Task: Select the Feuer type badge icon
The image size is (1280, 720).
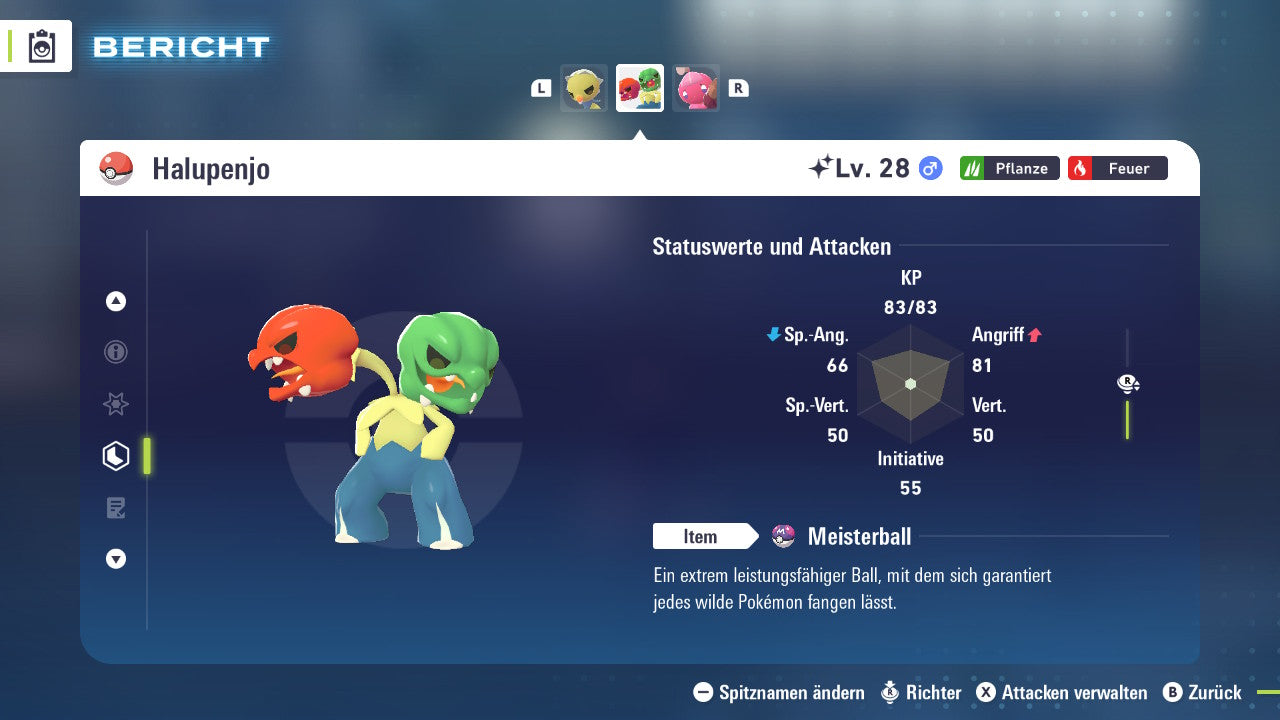Action: coord(1117,168)
